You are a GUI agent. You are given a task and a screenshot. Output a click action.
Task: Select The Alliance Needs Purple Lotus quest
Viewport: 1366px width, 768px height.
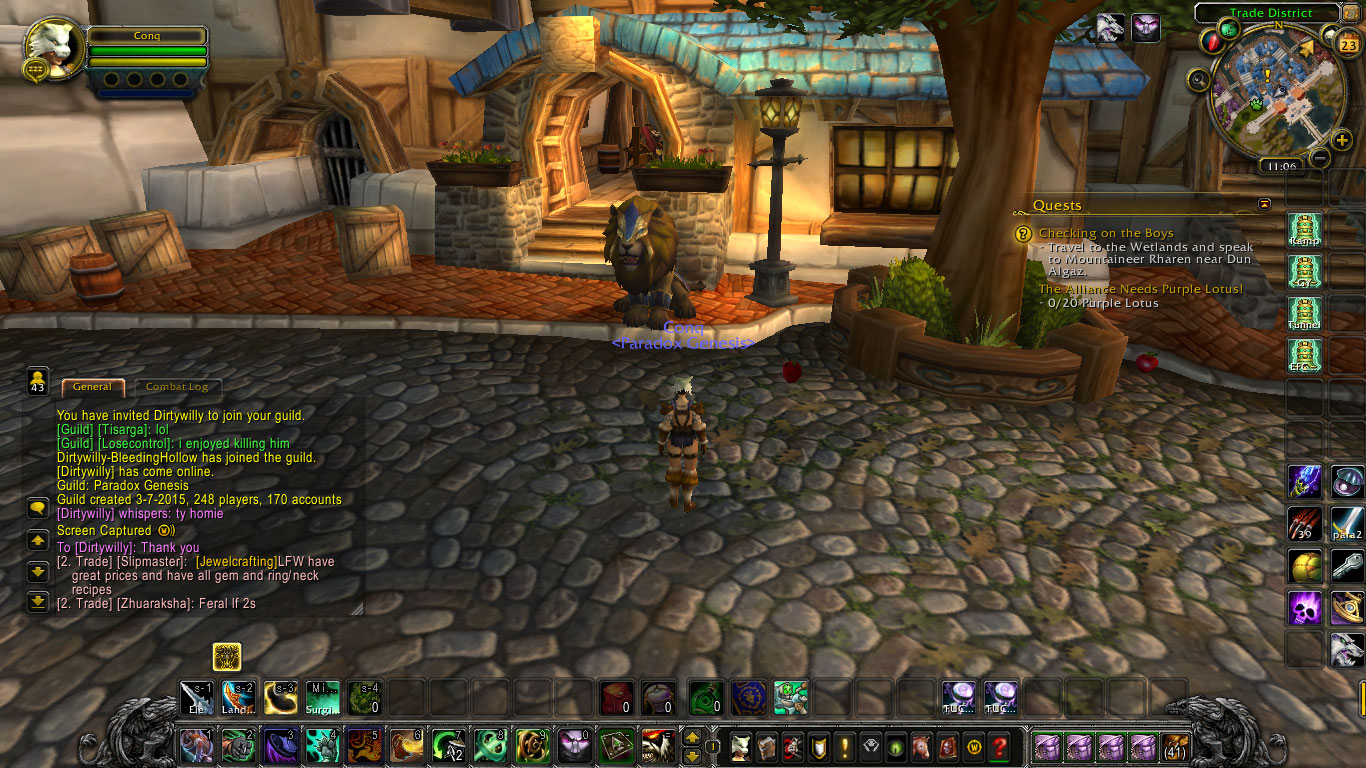coord(1140,289)
